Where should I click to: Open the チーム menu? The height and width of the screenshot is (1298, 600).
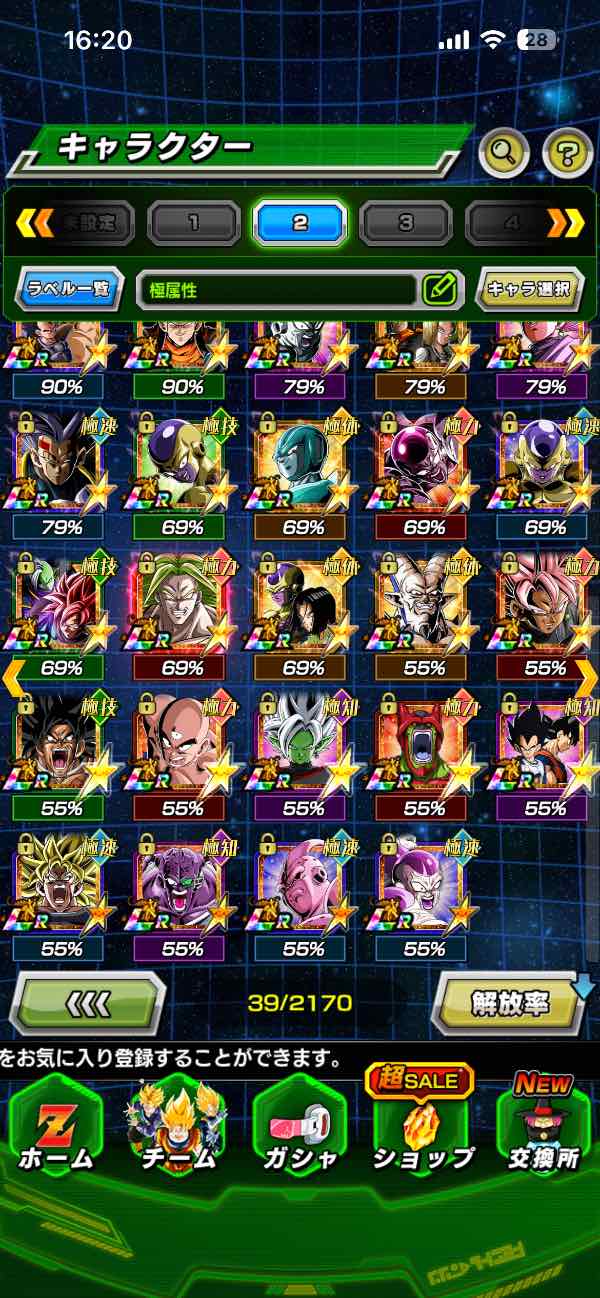(177, 1132)
